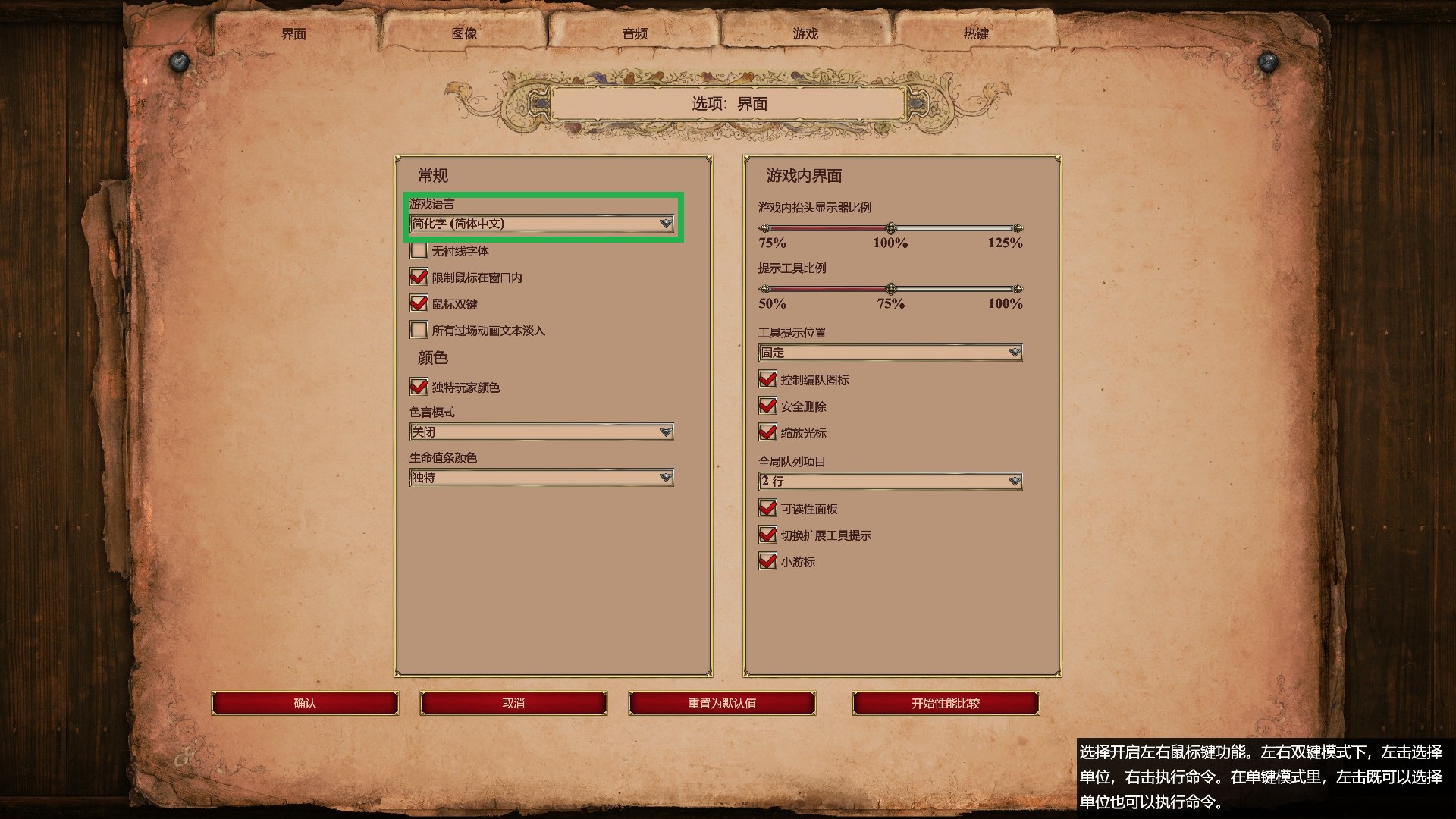
Task: Toggle 控制编队图标 checkbox
Action: 767,380
